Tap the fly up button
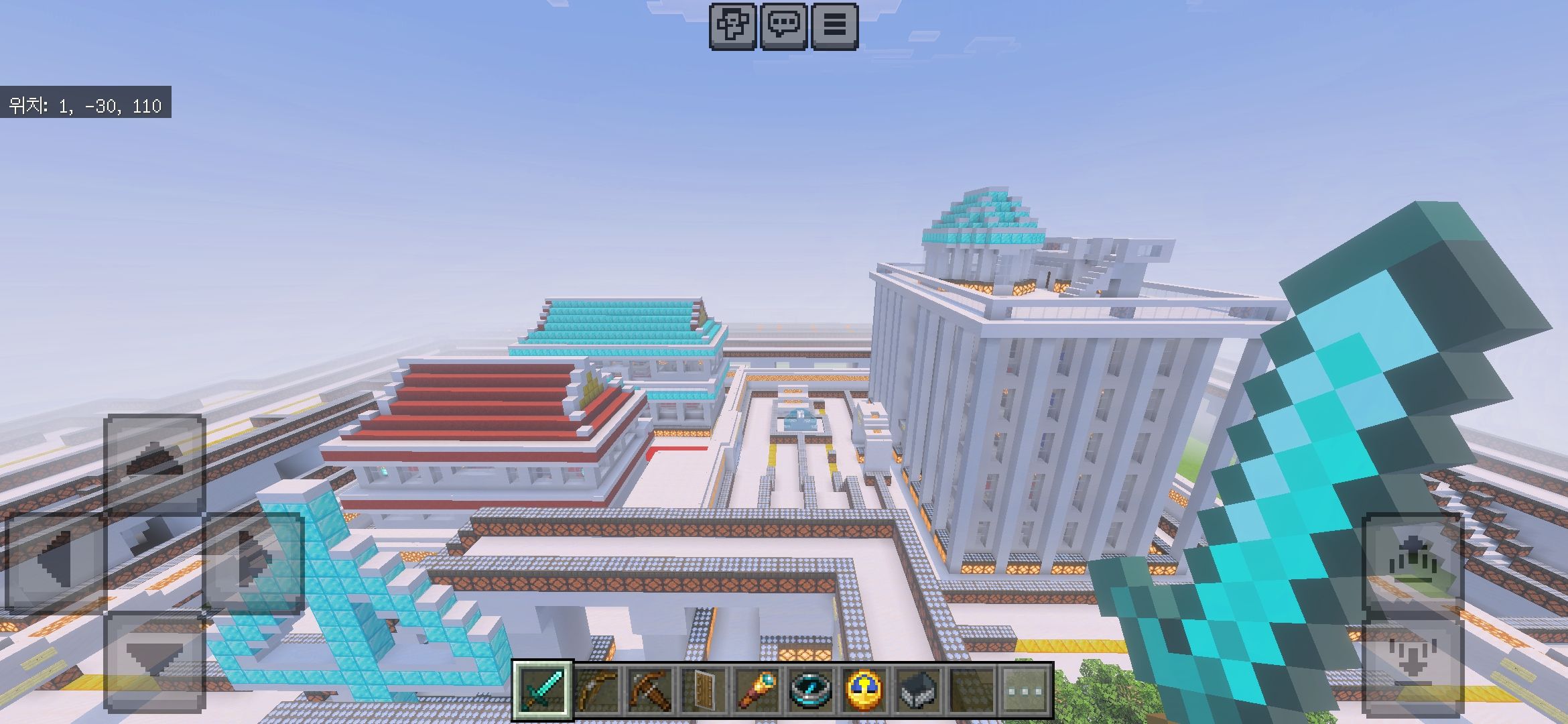 [x=1413, y=563]
